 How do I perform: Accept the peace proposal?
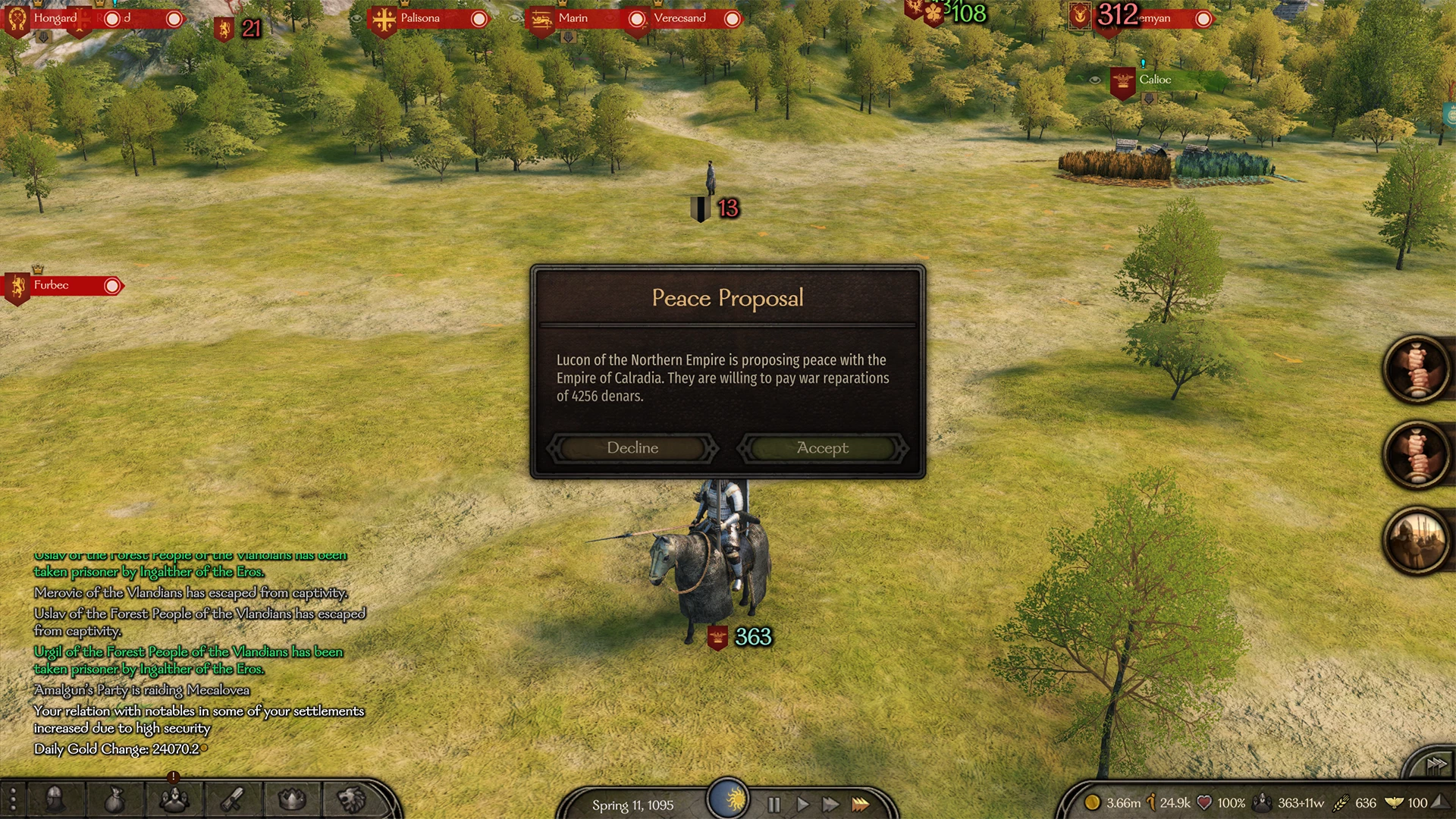[x=823, y=448]
